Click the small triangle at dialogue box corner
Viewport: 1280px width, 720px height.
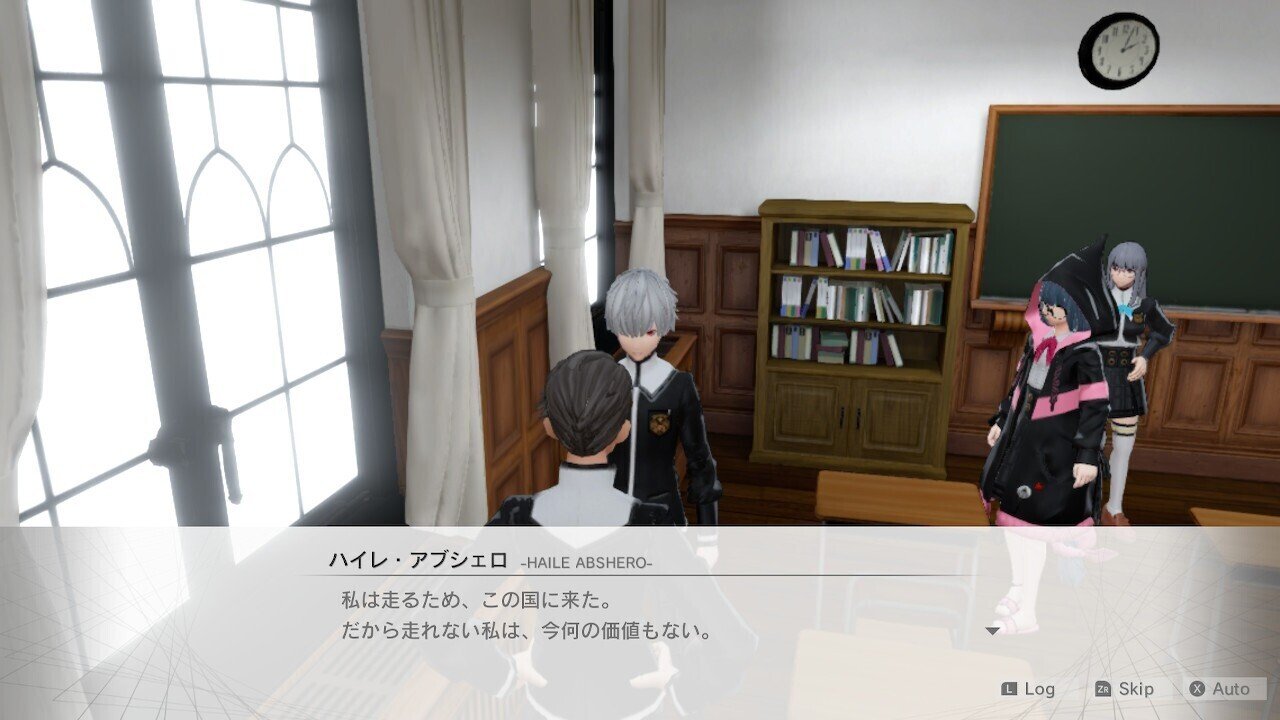point(991,629)
